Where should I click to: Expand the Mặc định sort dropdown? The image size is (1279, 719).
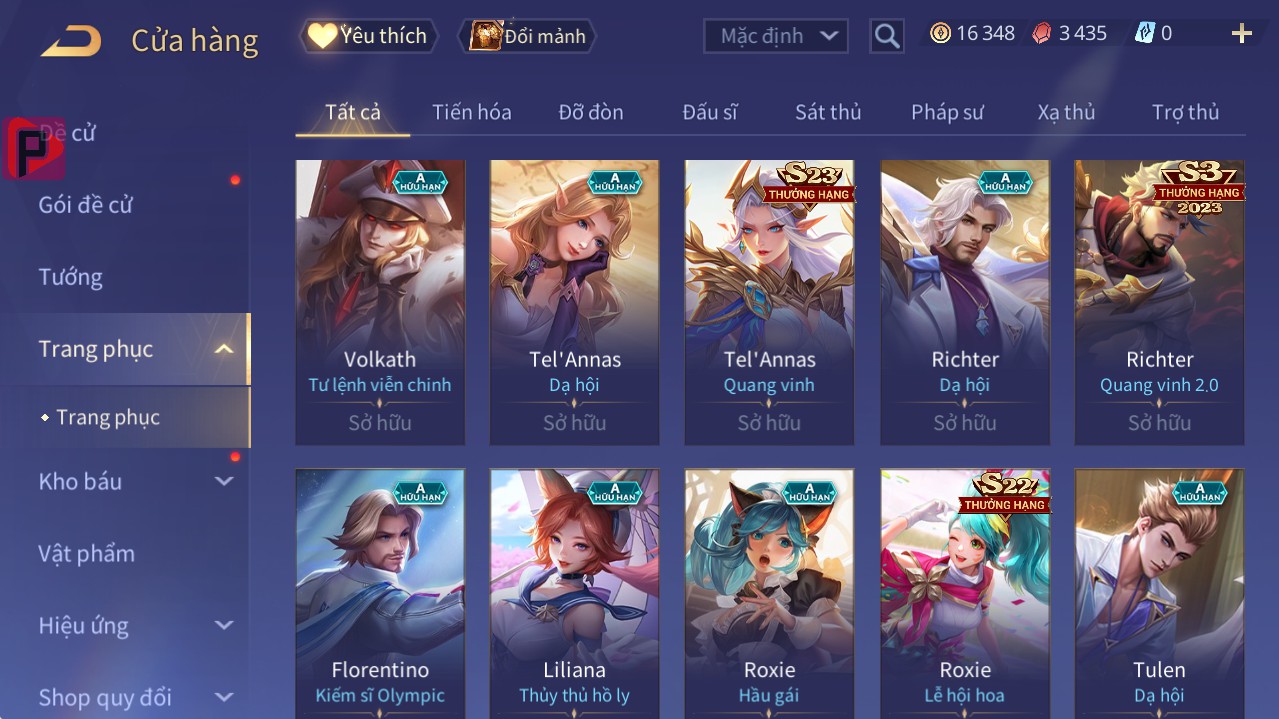[x=776, y=36]
